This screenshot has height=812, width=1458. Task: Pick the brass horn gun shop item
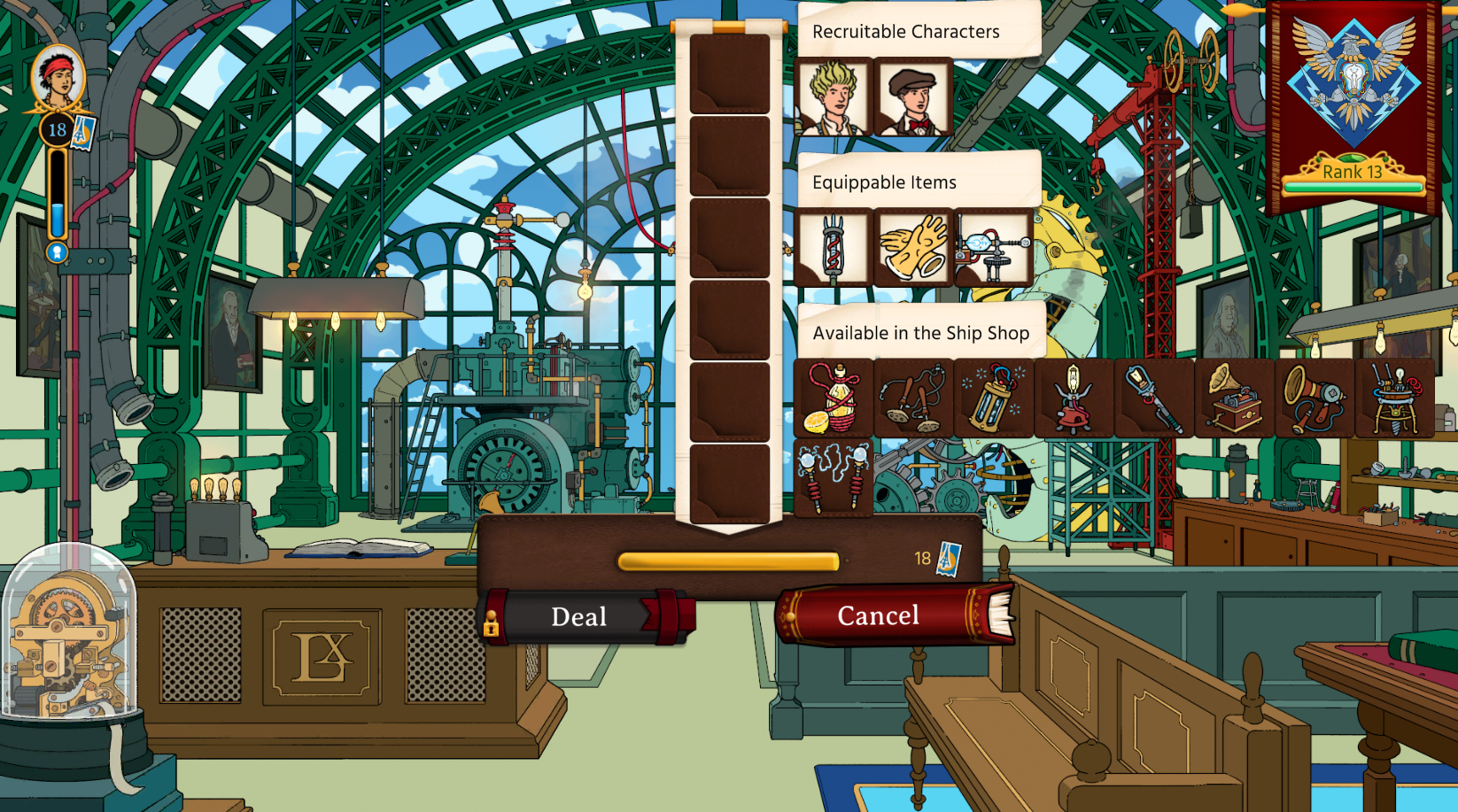(1315, 398)
